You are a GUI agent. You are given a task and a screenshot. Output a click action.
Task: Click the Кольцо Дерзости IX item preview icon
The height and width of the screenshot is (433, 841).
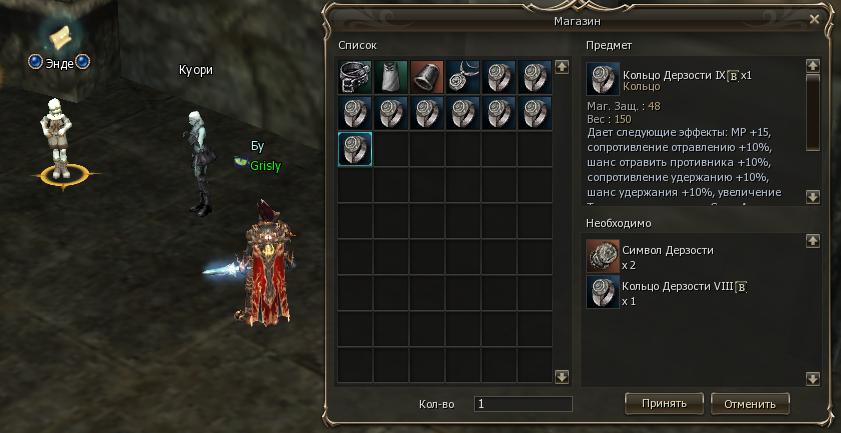pyautogui.click(x=602, y=80)
